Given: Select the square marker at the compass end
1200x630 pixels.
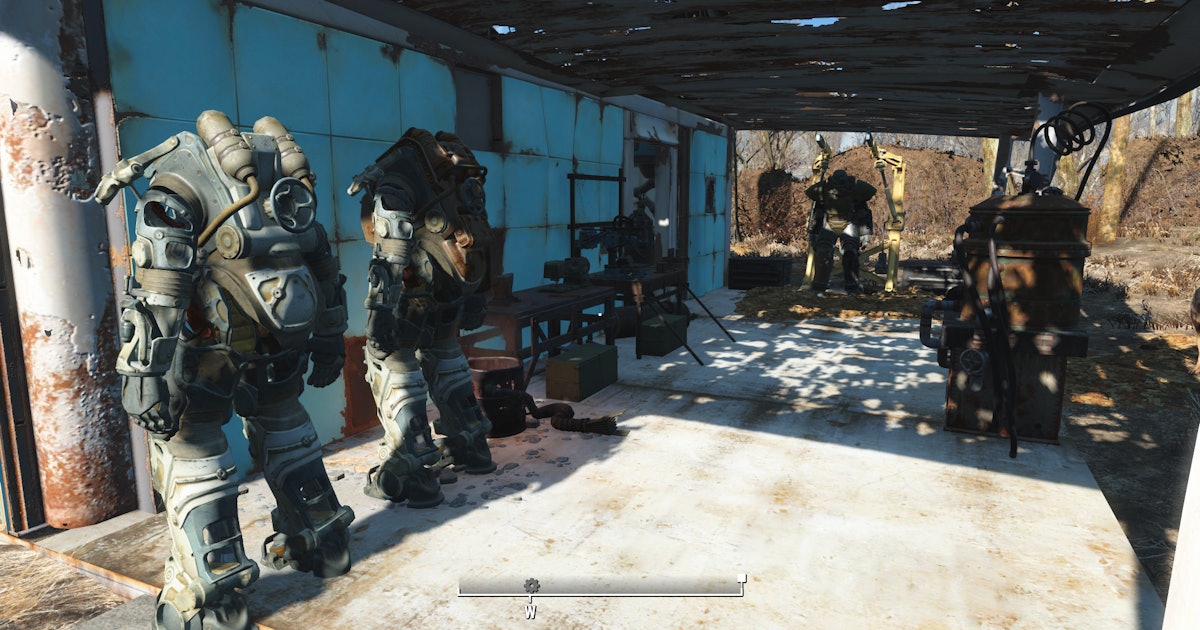Looking at the screenshot, I should point(741,578).
